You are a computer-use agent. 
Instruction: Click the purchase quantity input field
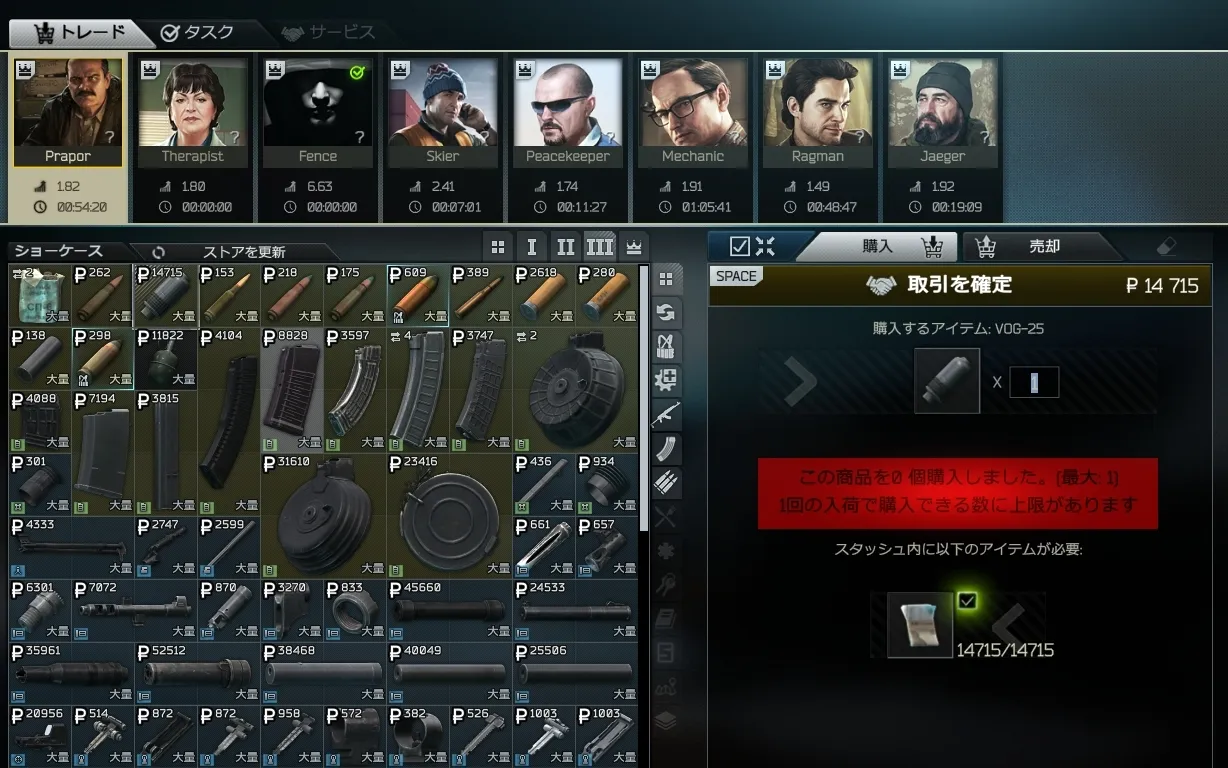[x=1034, y=382]
